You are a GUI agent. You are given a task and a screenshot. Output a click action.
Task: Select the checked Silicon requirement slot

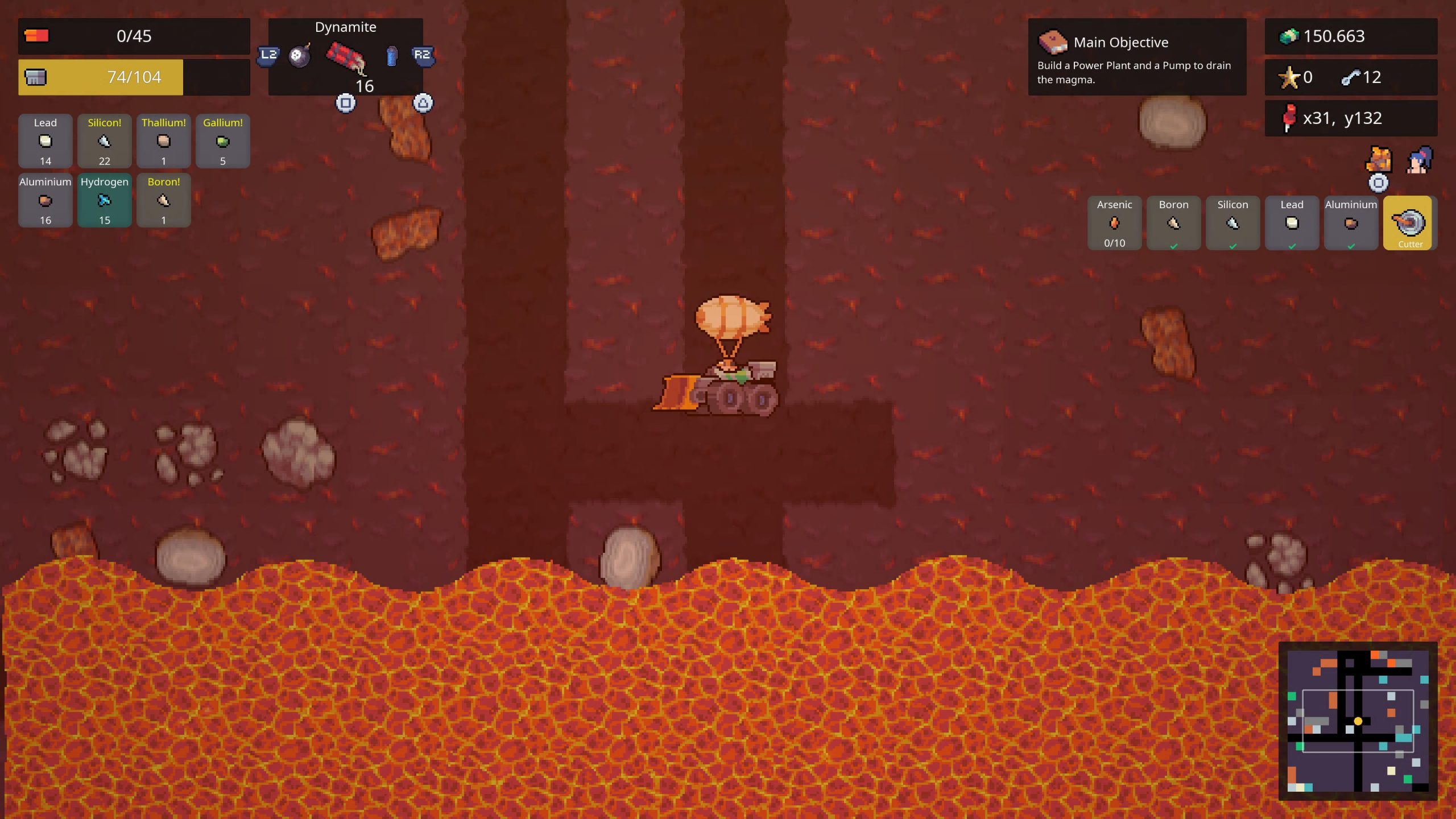1232,223
